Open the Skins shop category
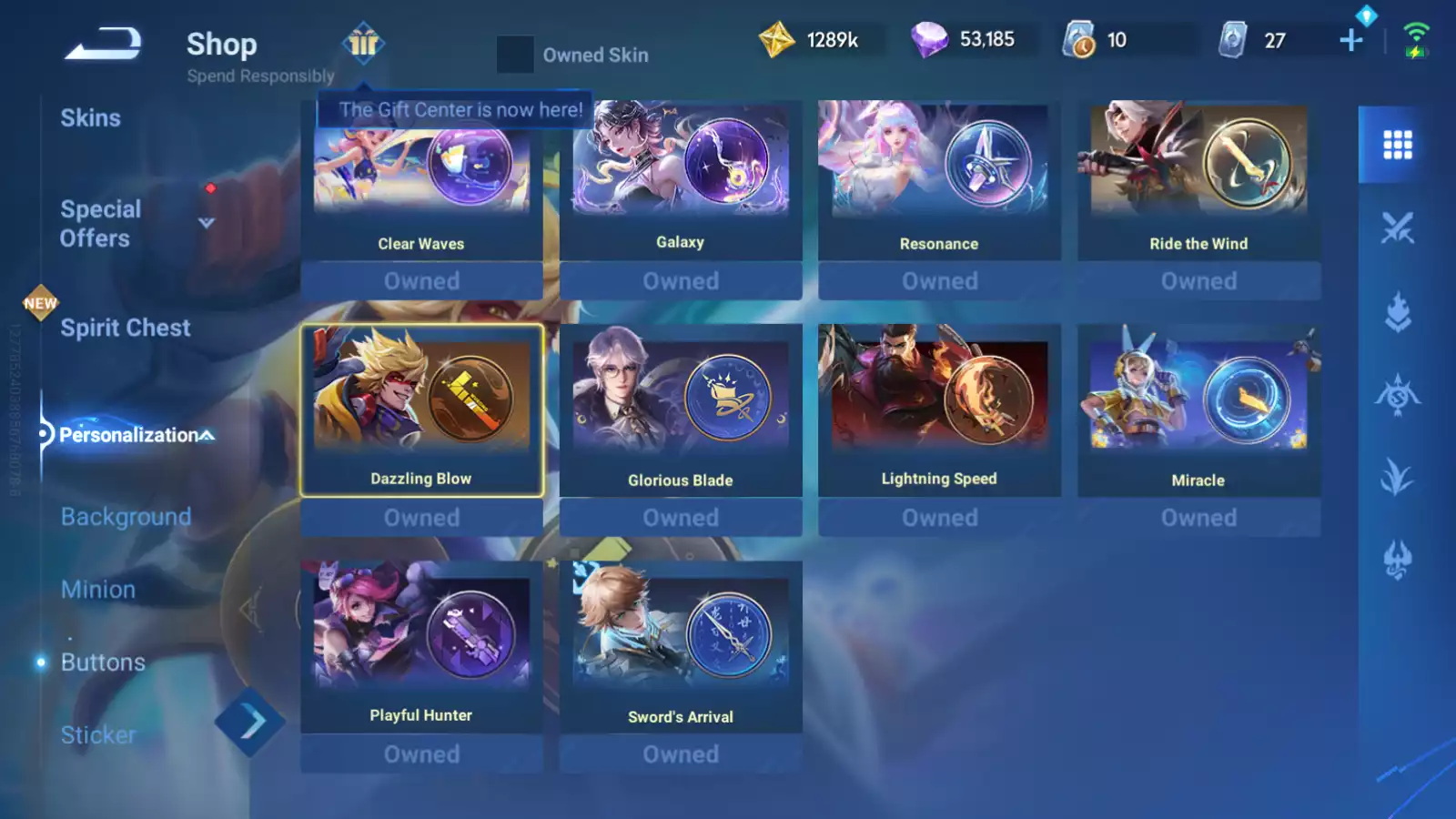This screenshot has height=819, width=1456. (90, 118)
